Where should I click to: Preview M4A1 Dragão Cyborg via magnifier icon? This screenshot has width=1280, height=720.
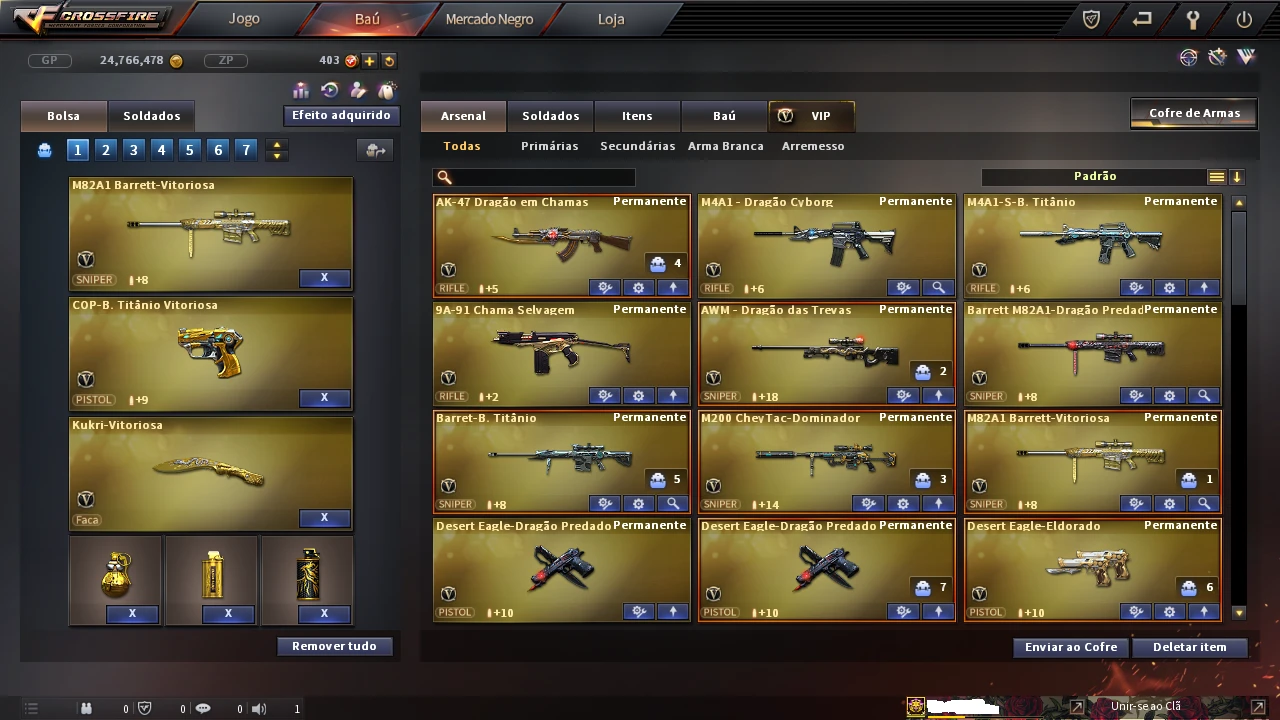(938, 287)
